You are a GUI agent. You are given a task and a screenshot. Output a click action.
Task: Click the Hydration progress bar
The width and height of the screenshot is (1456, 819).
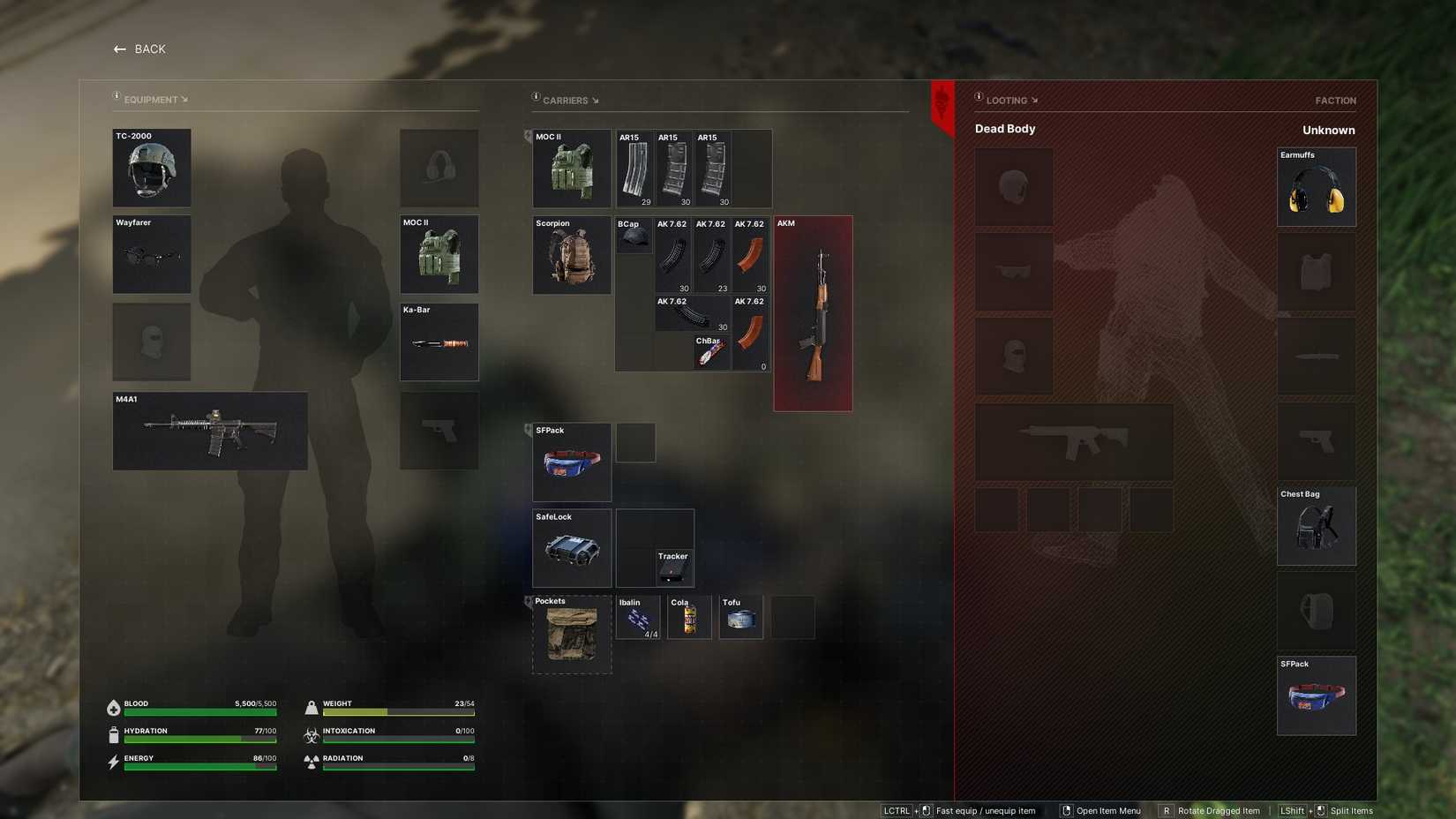click(201, 739)
